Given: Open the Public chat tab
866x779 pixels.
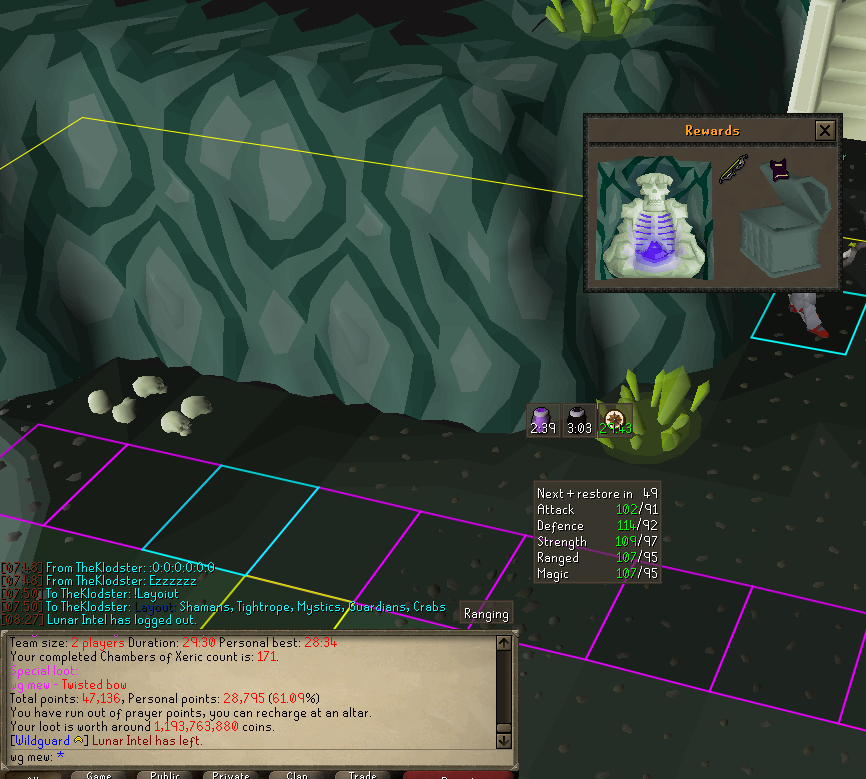Looking at the screenshot, I should pos(165,774).
